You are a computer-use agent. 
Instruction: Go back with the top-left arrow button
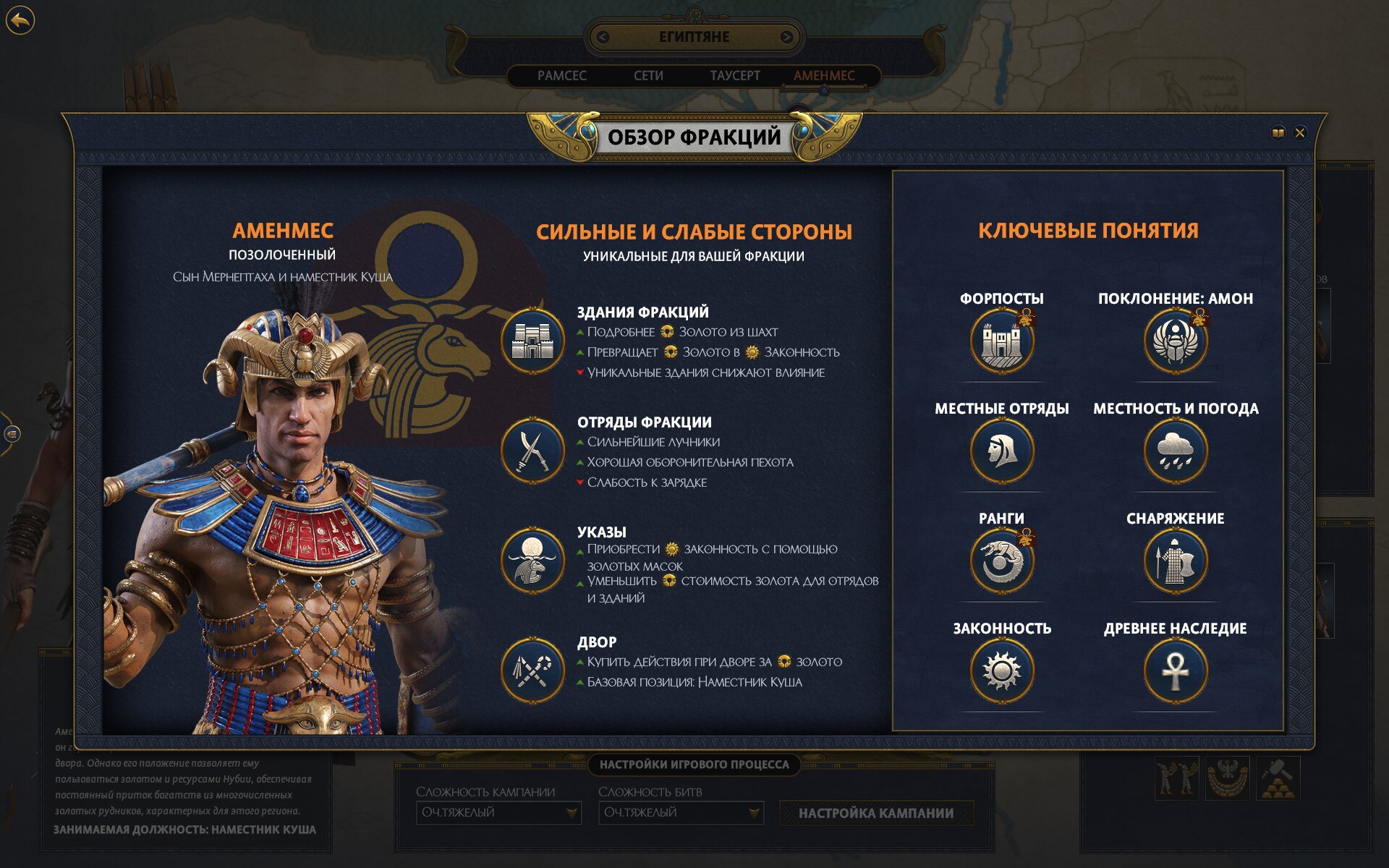(x=20, y=20)
